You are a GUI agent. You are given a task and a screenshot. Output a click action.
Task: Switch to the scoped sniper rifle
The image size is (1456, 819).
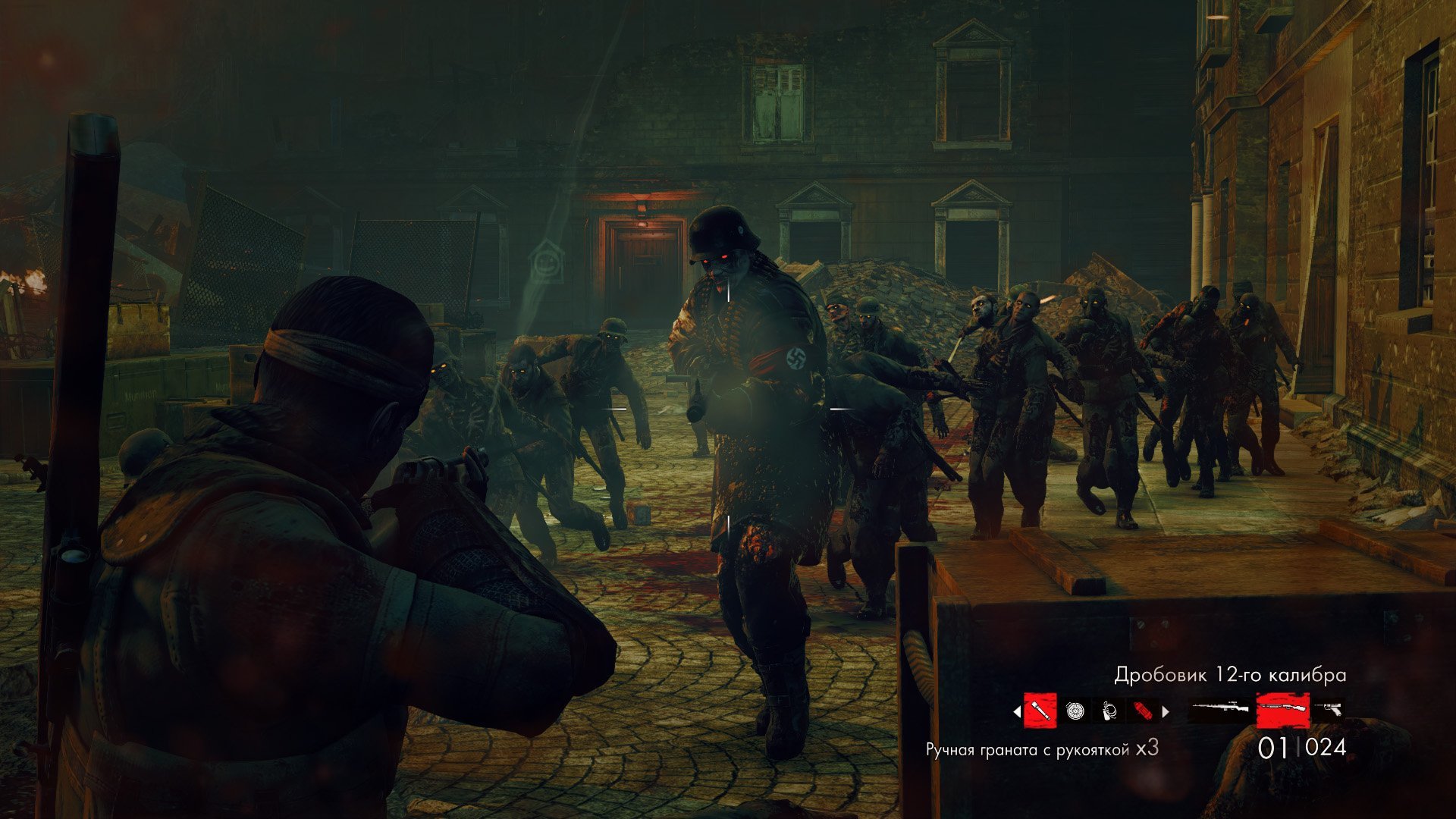click(x=1219, y=711)
